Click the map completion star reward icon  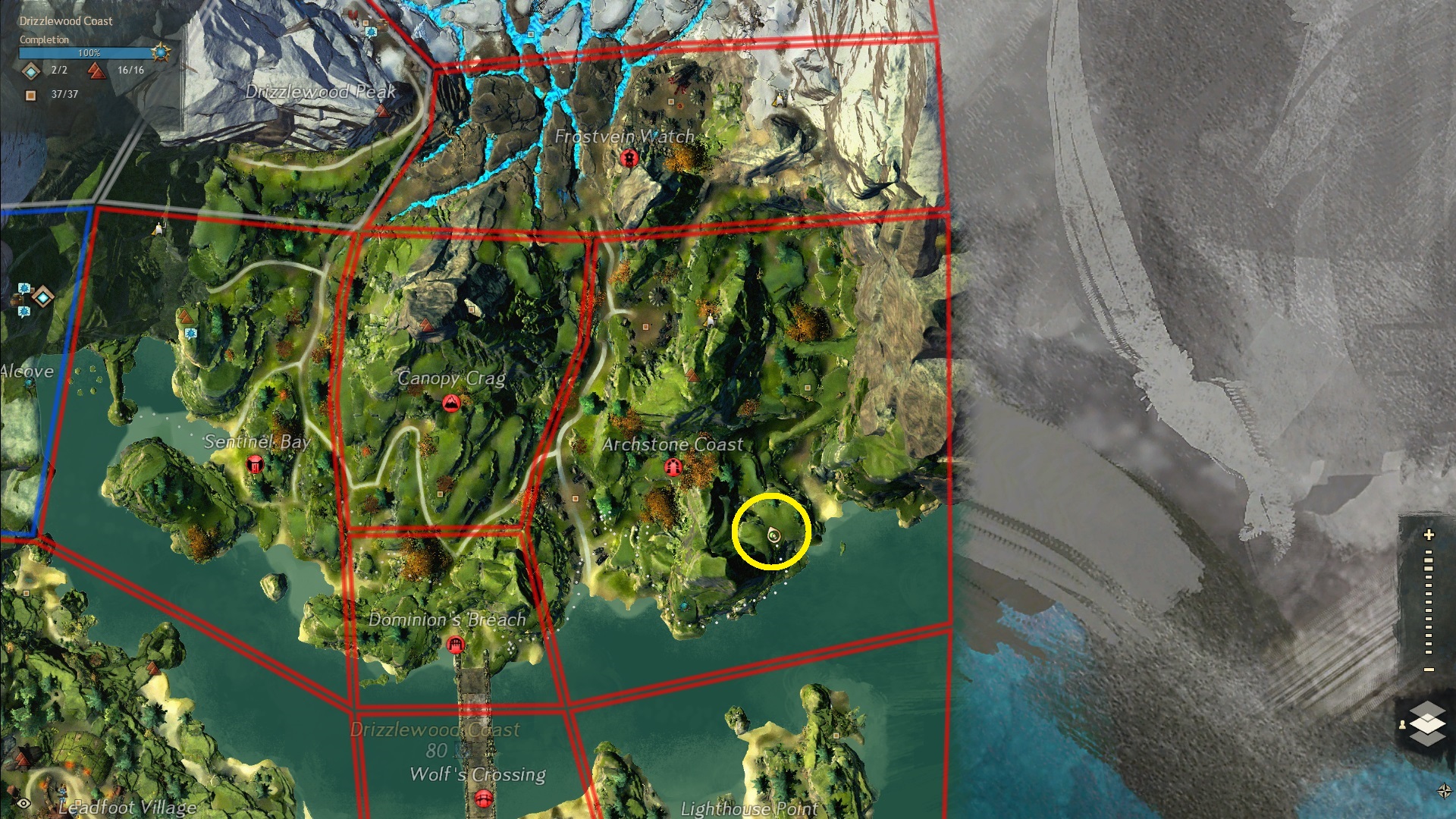pos(161,52)
